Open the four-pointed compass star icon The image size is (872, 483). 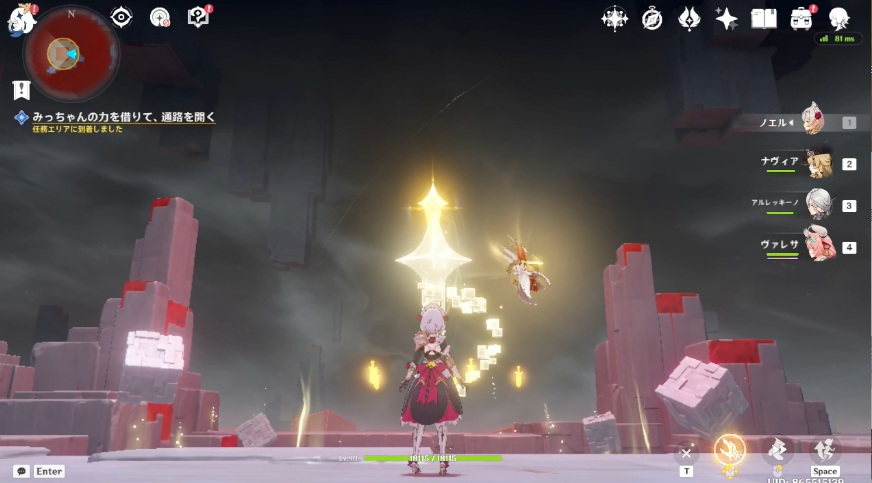pyautogui.click(x=614, y=18)
